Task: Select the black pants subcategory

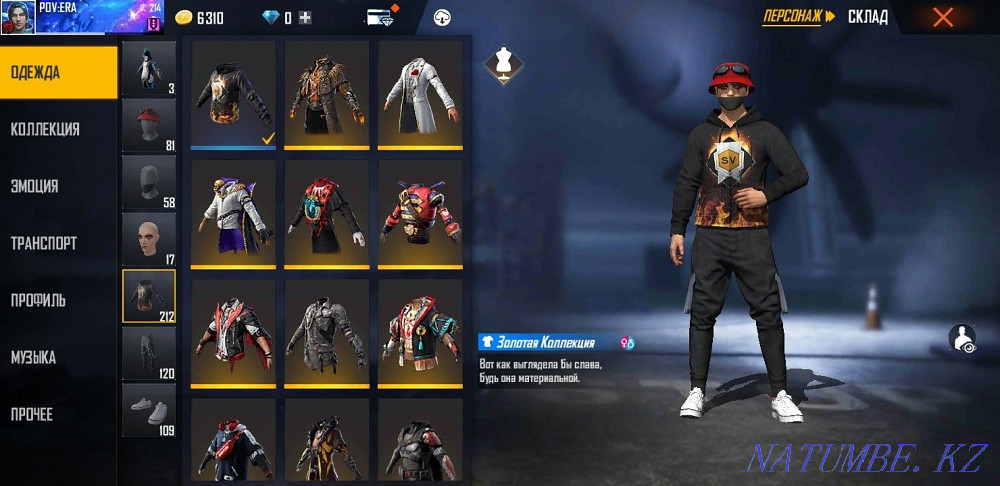Action: click(x=148, y=353)
